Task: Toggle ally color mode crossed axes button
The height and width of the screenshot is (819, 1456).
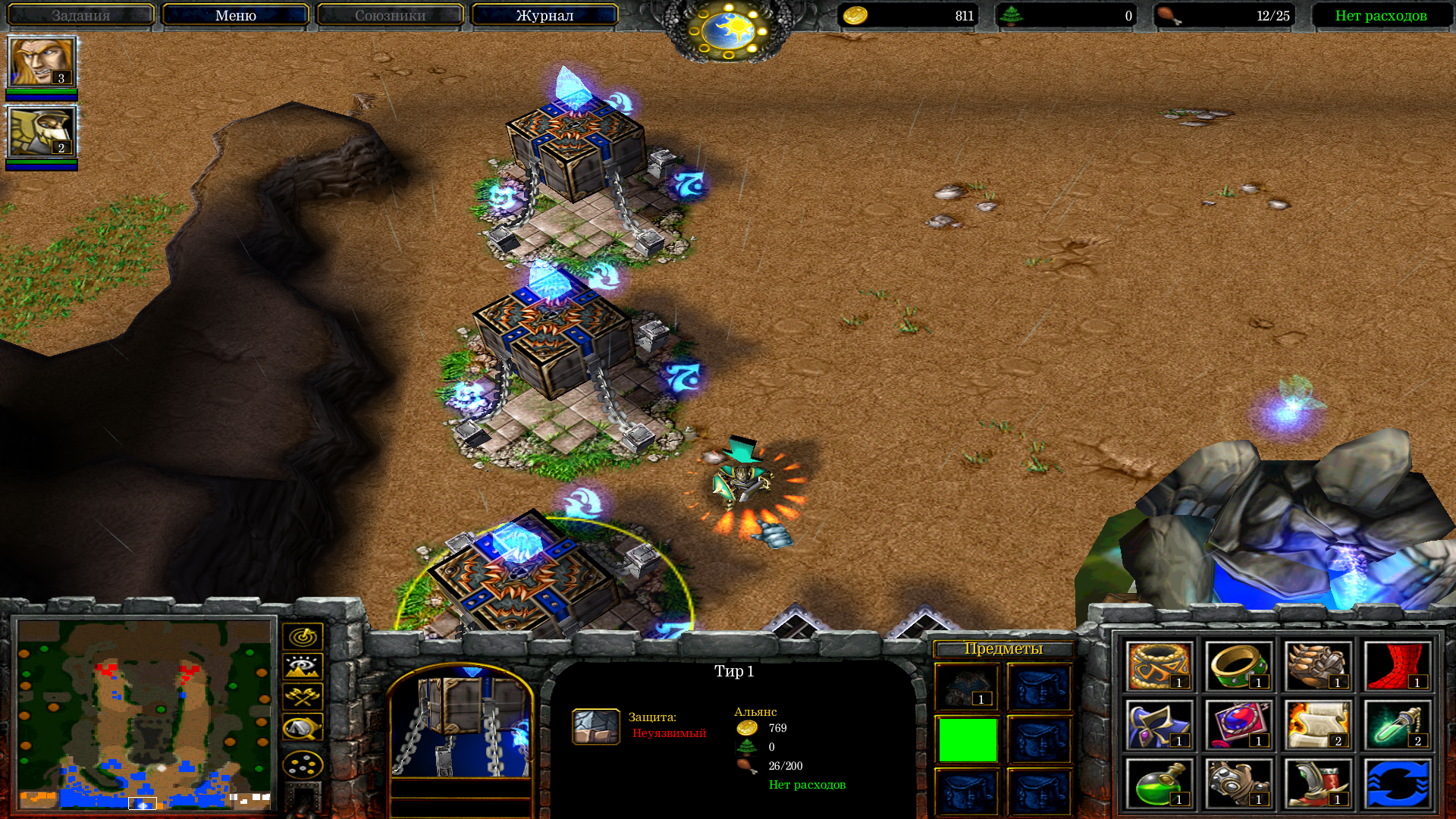Action: pos(303,696)
